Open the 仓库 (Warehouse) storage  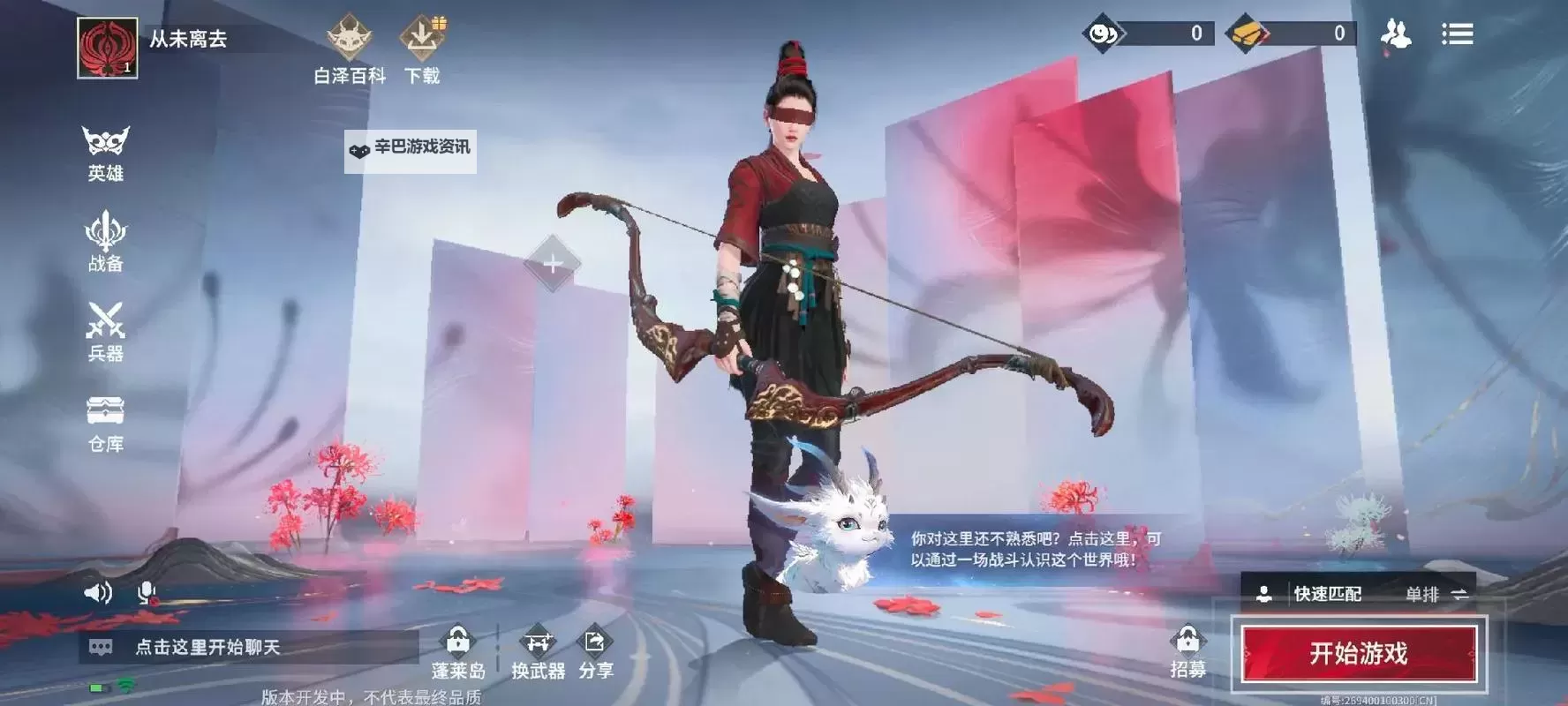tap(104, 422)
